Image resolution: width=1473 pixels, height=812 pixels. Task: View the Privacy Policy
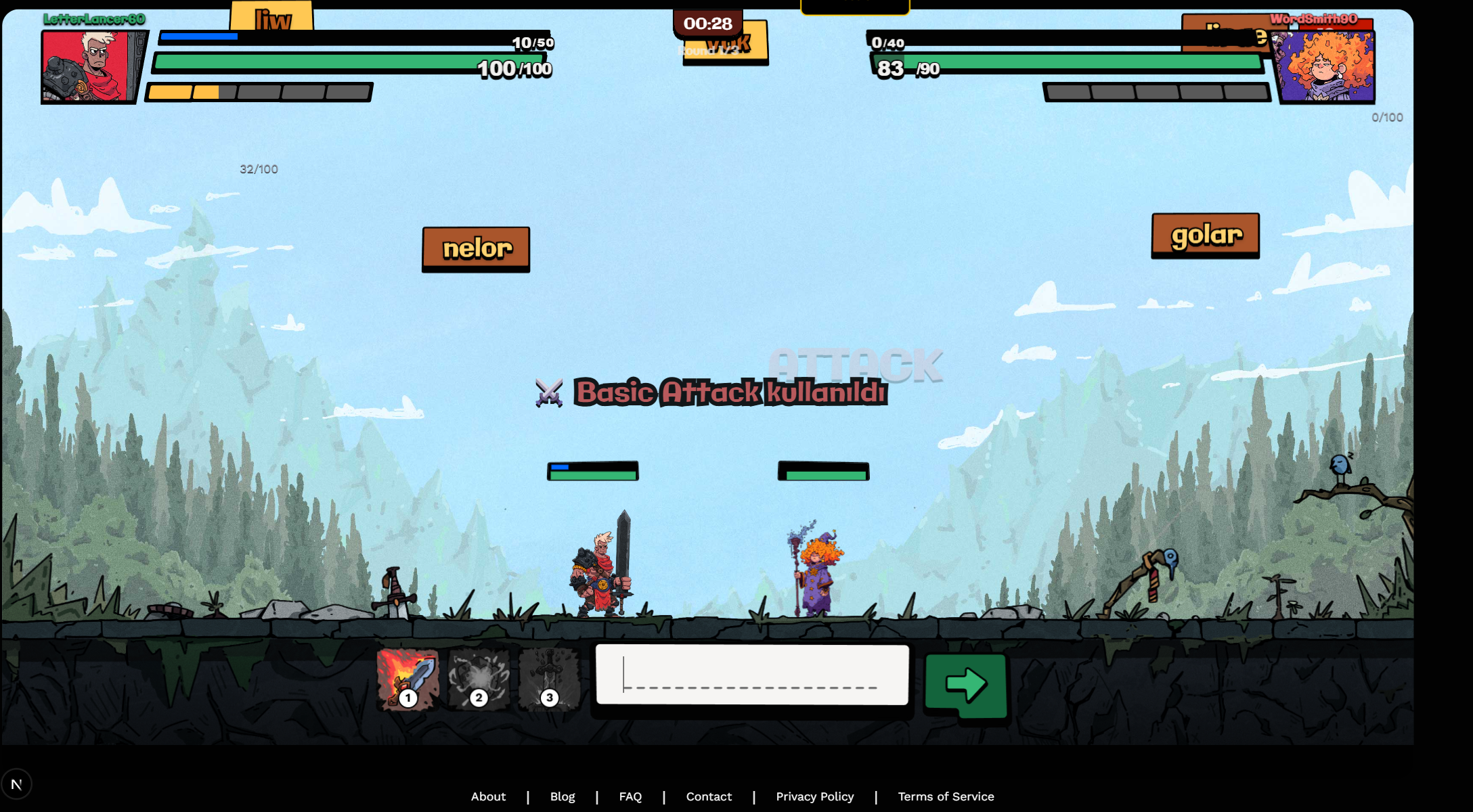coord(815,796)
